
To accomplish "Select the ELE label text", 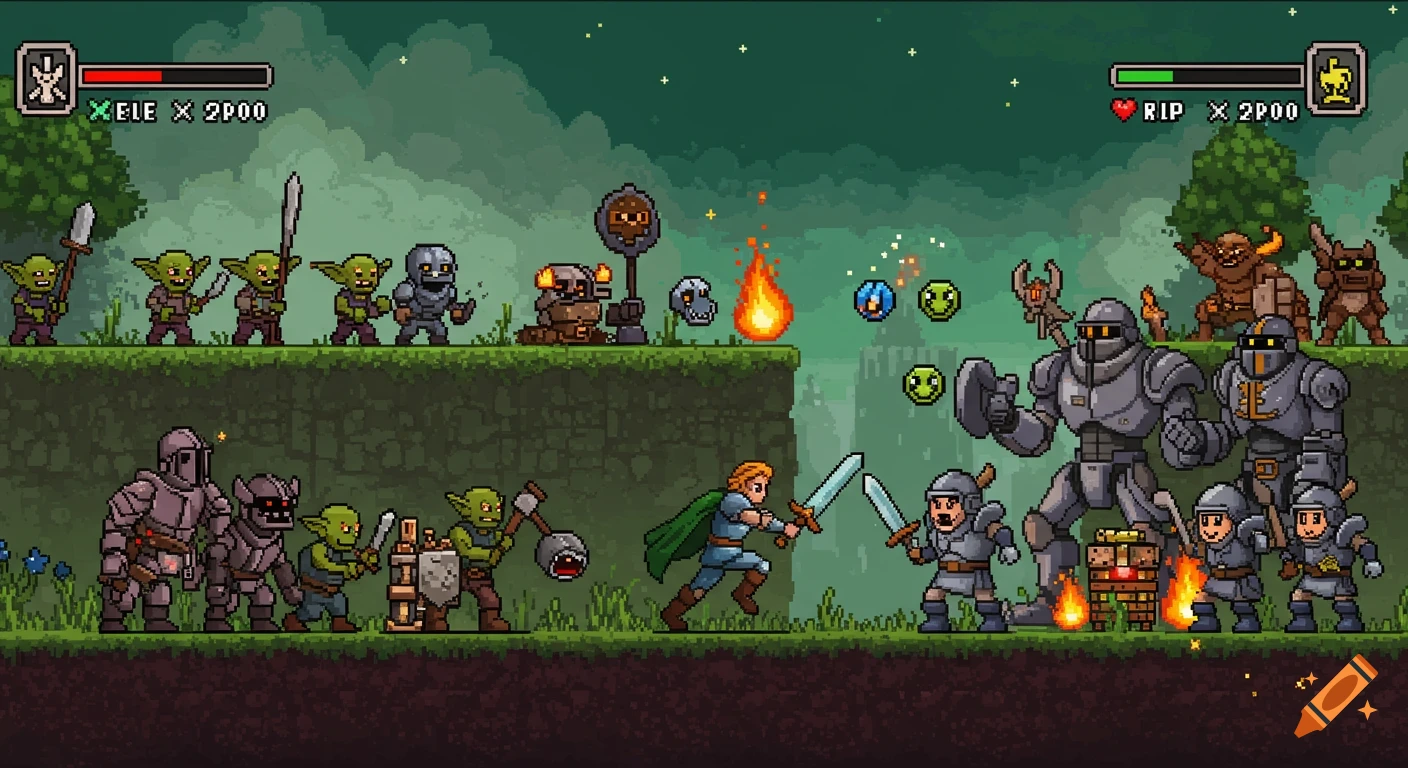I will [133, 111].
